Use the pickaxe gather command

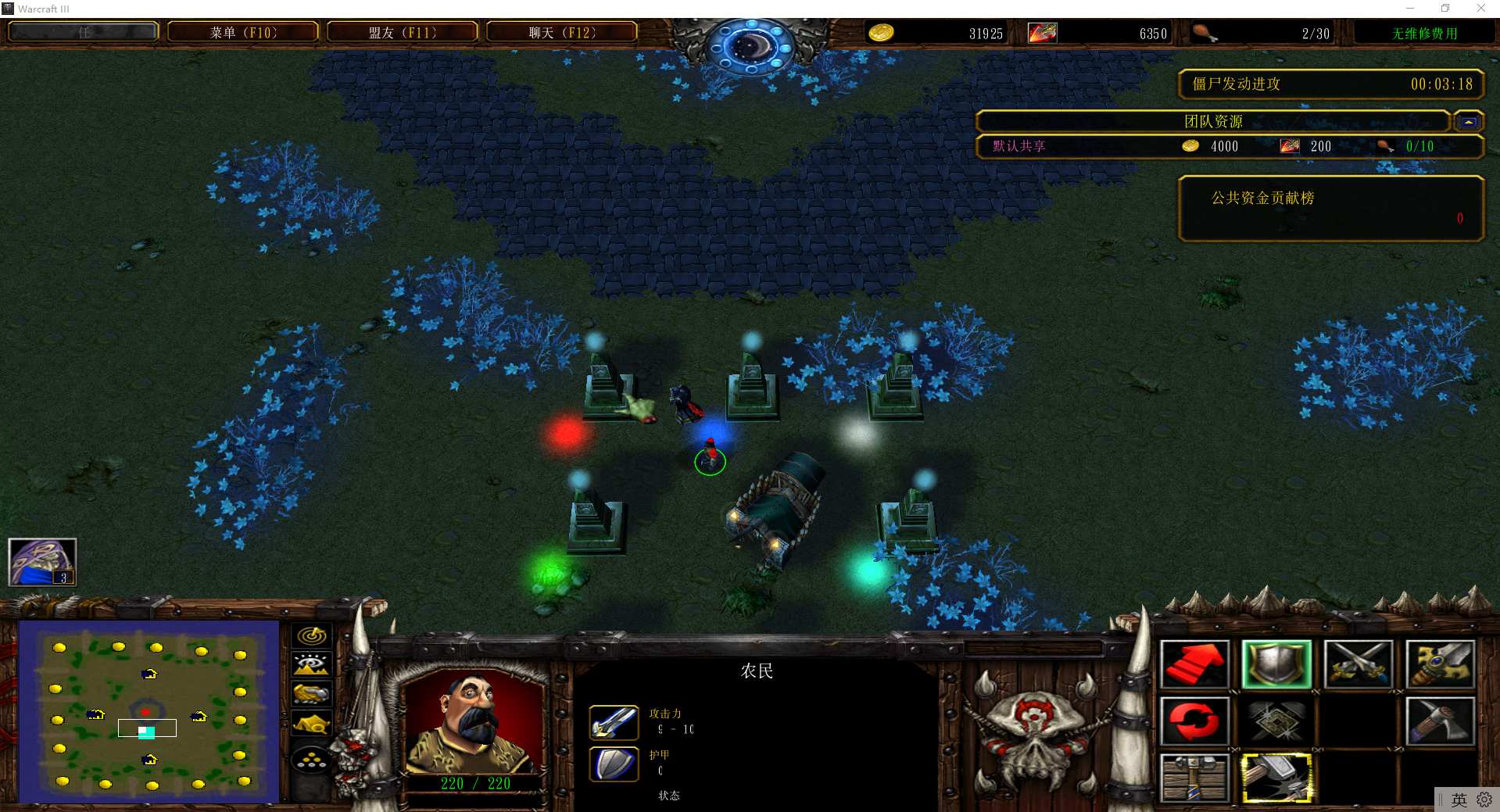(x=1440, y=721)
